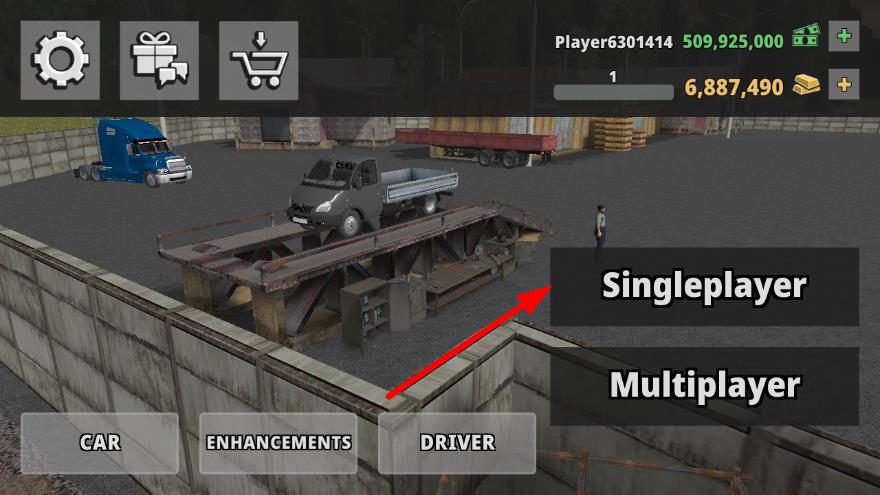Choose Multiplayer mode
Screen dimensions: 880x495
tap(704, 385)
